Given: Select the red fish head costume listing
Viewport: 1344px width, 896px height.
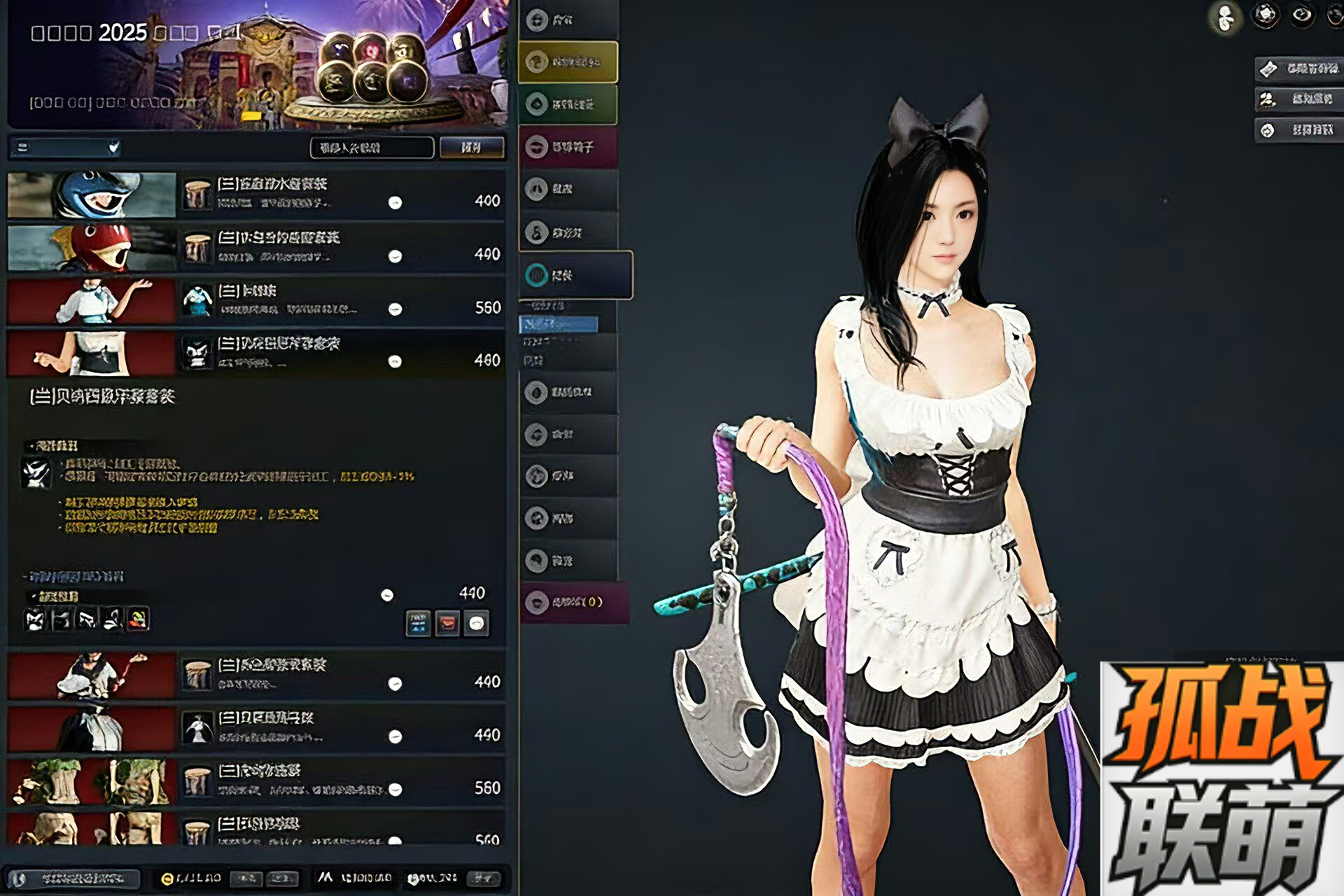Looking at the screenshot, I should coord(255,247).
